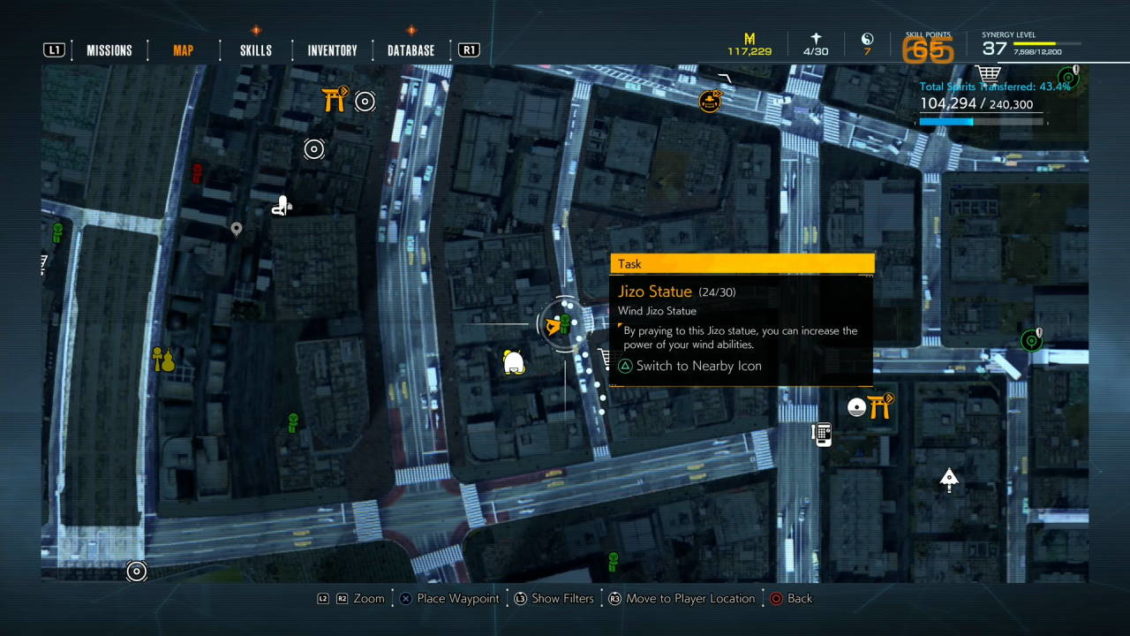Switch to the Missions tab
The image size is (1130, 636).
(x=109, y=50)
